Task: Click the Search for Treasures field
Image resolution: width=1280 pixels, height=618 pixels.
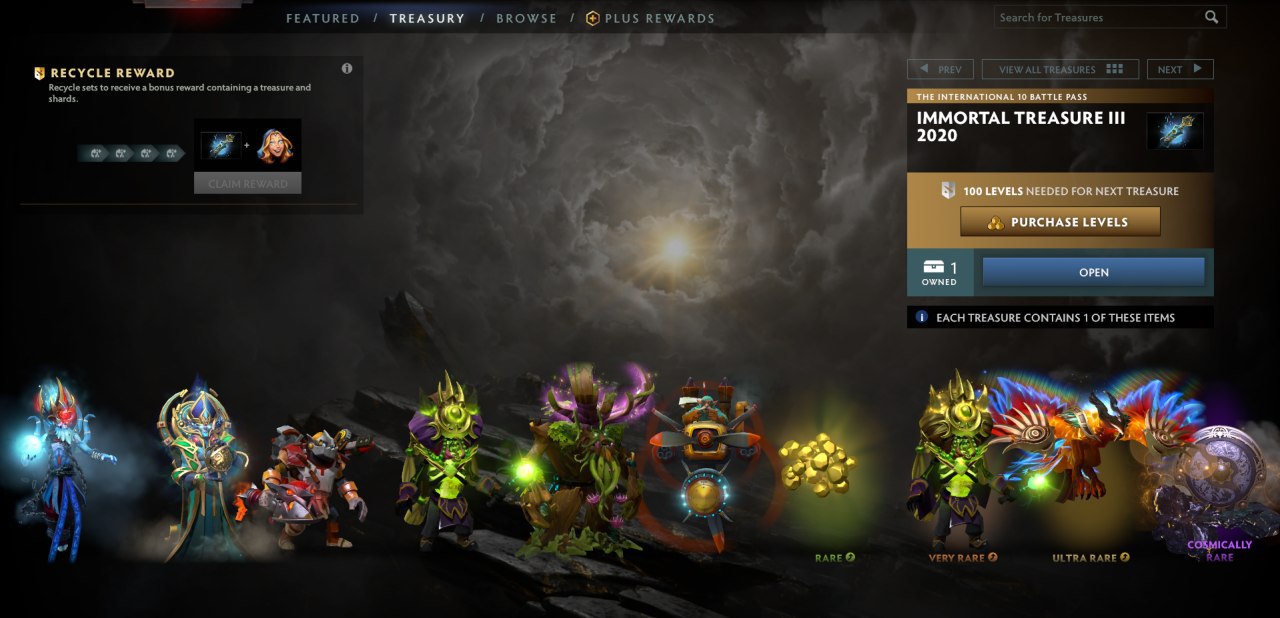Action: [1098, 17]
